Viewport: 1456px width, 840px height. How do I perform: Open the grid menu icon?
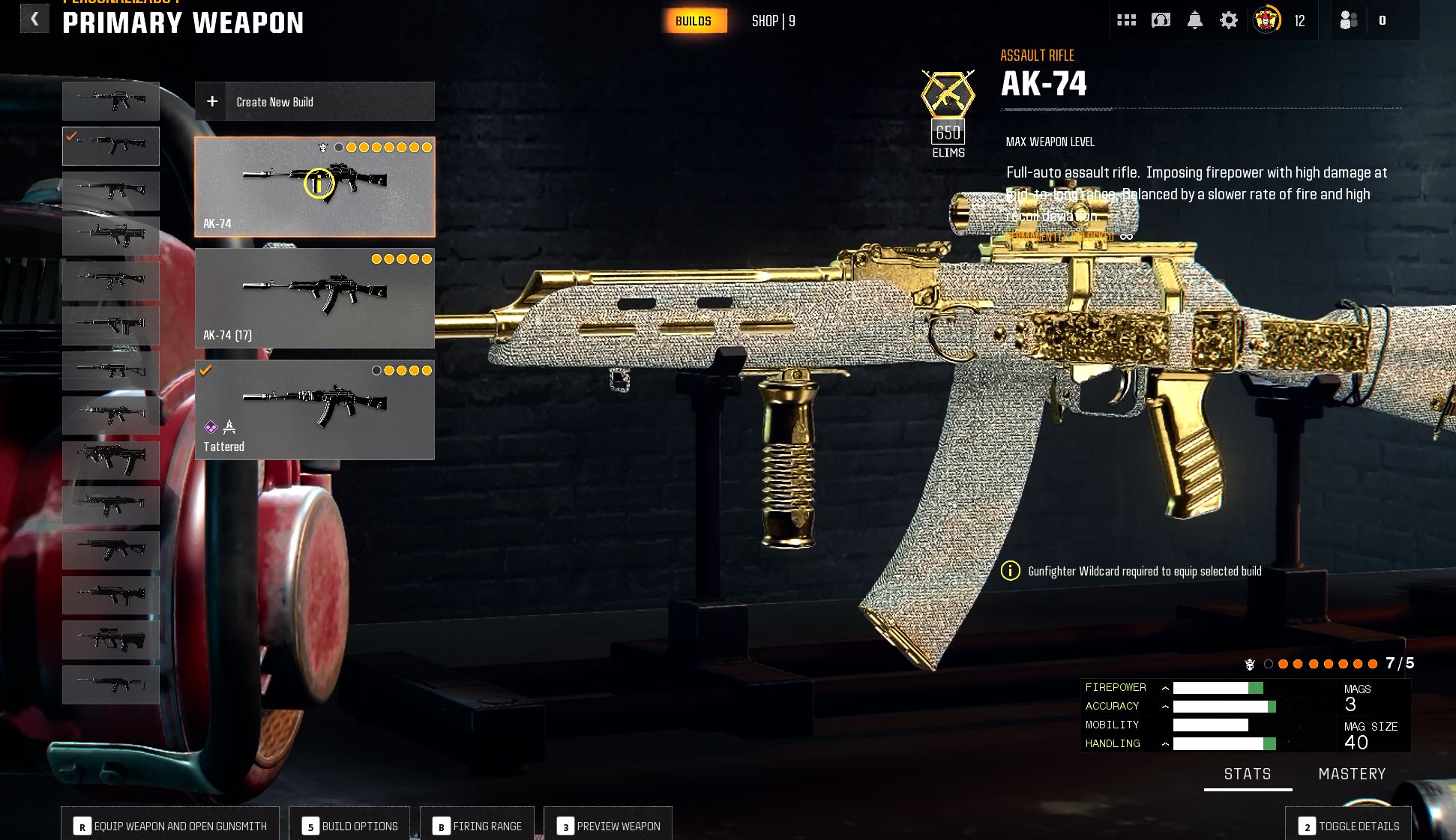point(1126,20)
